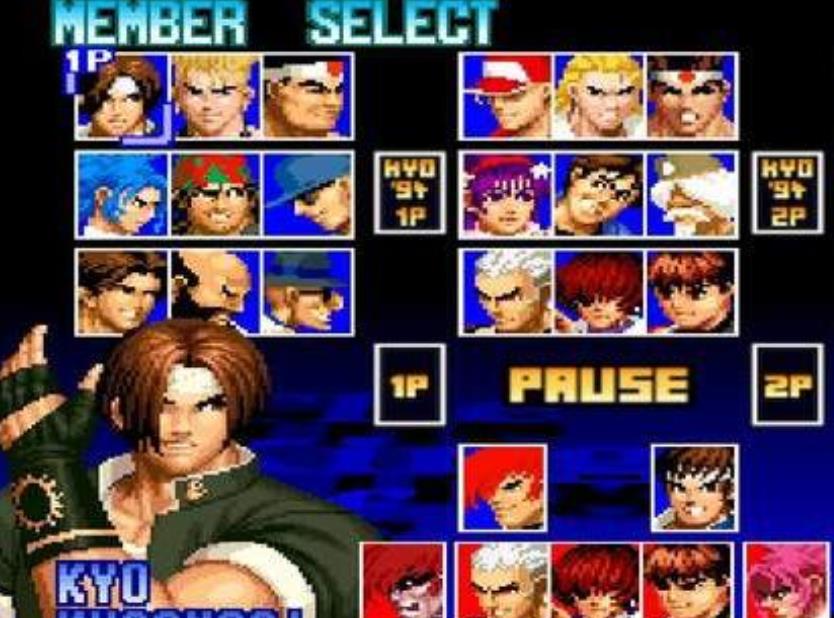This screenshot has height=618, width=834.
Task: Choose Sie Kensou's portrait
Action: click(598, 195)
